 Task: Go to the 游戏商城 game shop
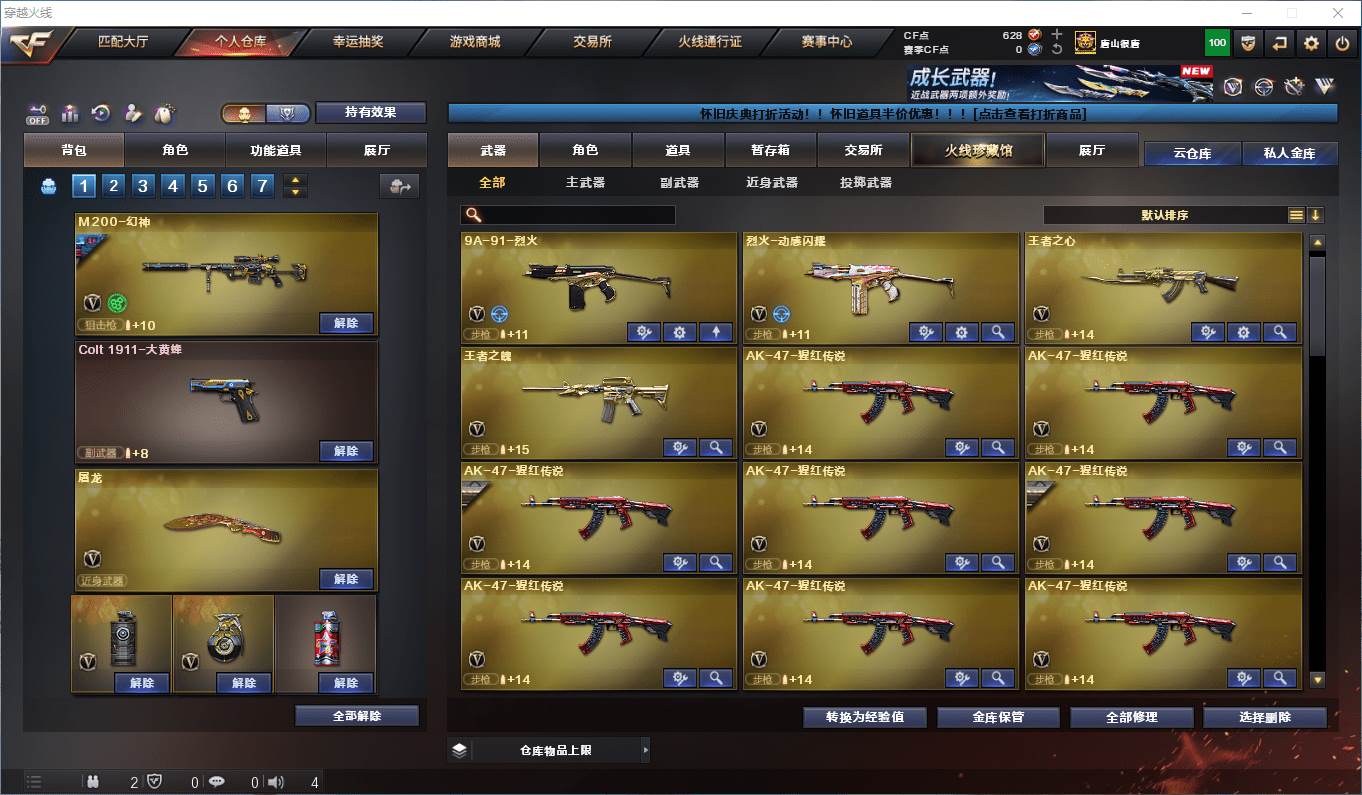(x=475, y=42)
